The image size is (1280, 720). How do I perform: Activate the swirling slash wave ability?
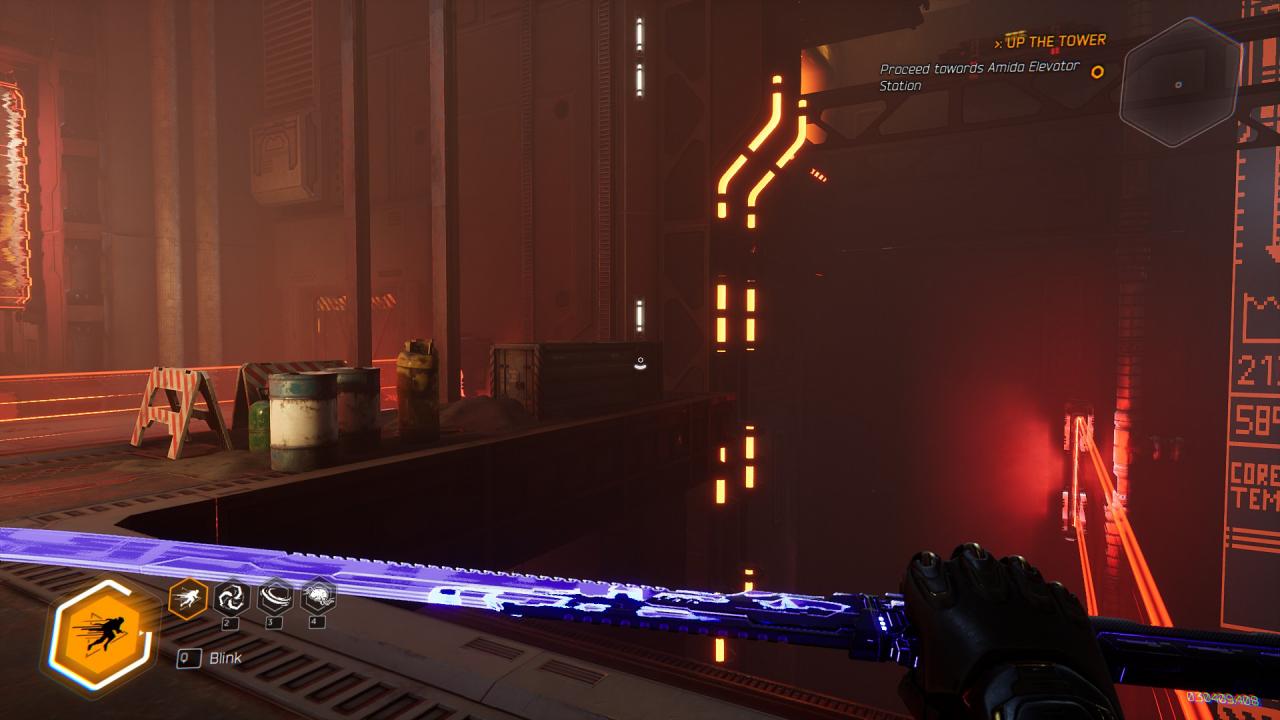(275, 598)
